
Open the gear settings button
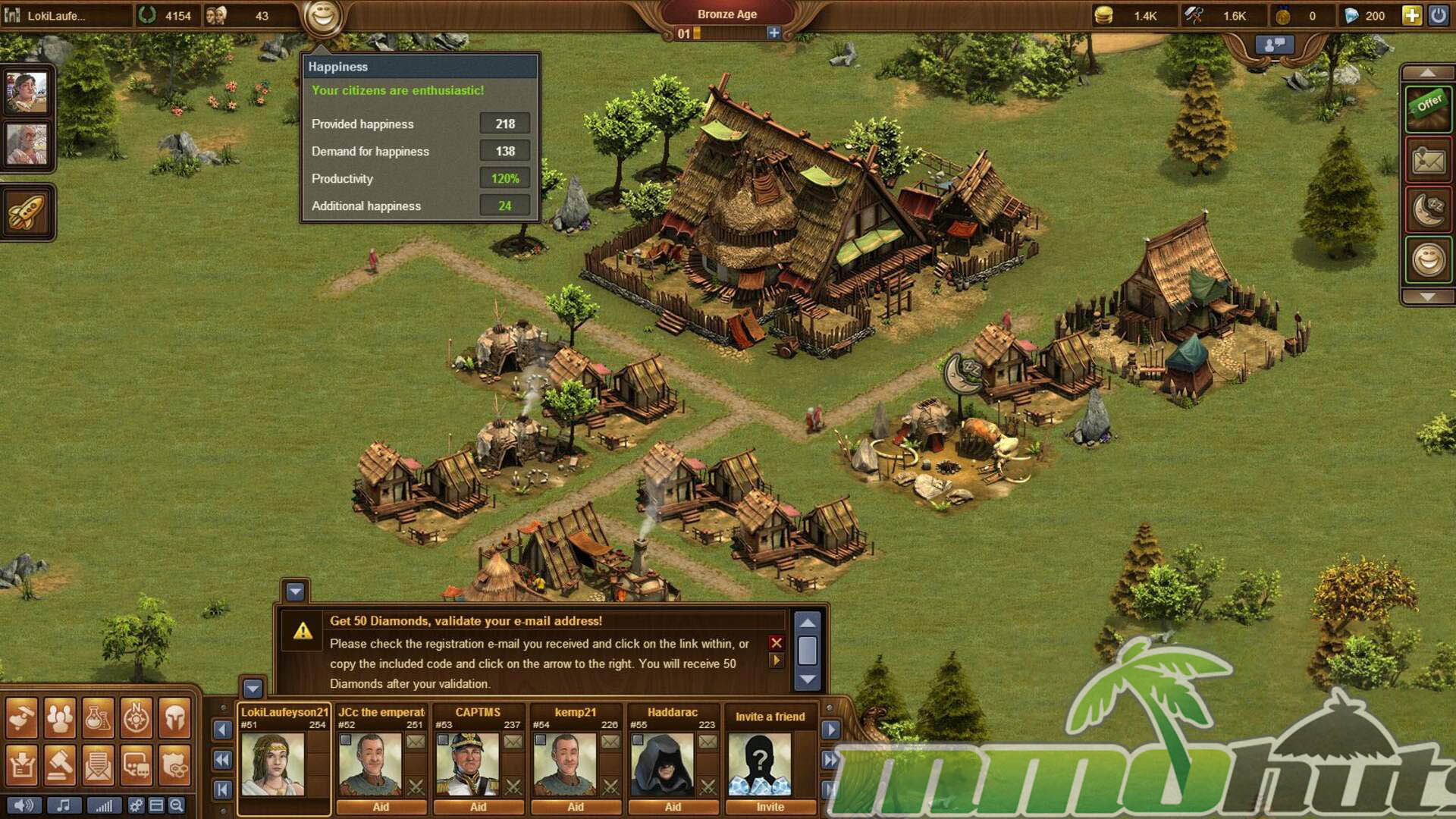[136, 805]
